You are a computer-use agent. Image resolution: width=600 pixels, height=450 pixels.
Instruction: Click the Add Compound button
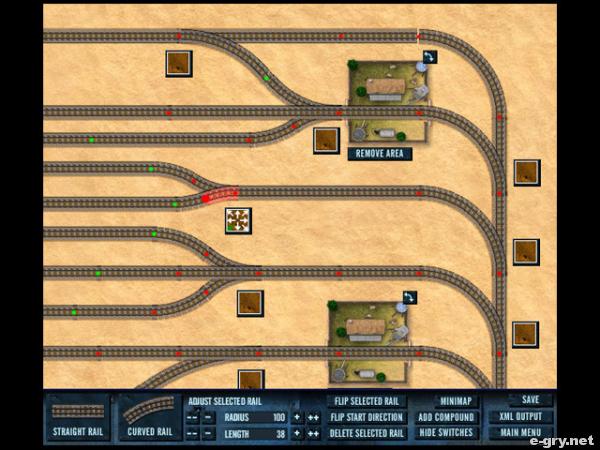point(446,417)
